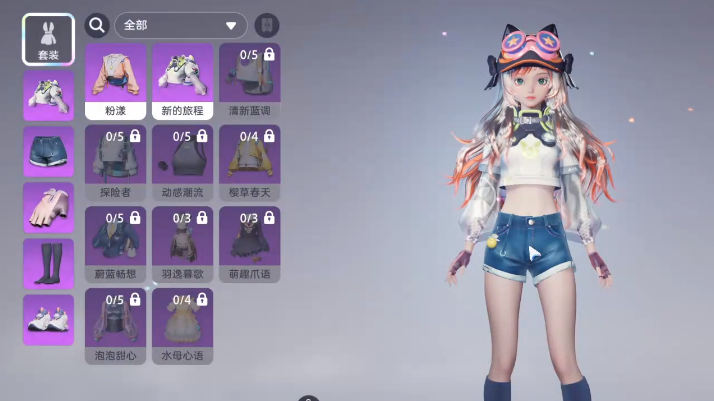Select the 新的旅程 outfit set
This screenshot has height=401, width=714.
click(x=182, y=81)
